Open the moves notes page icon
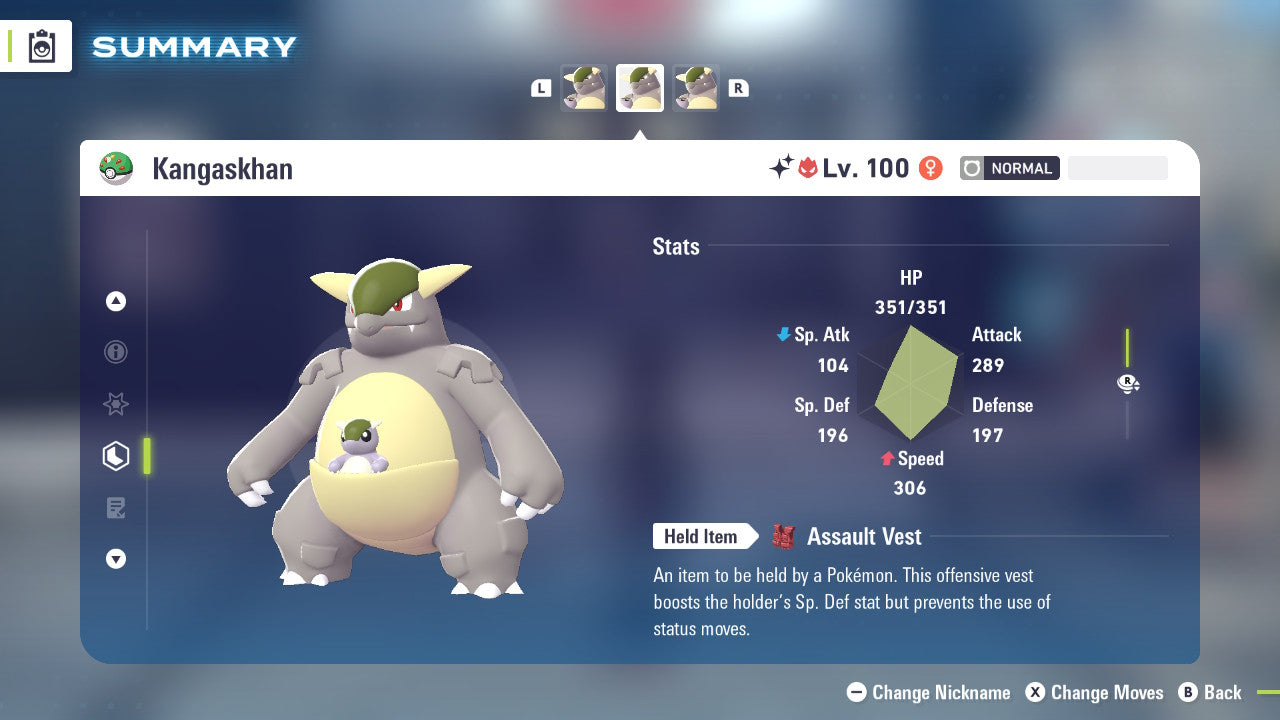The width and height of the screenshot is (1280, 720). (x=116, y=508)
